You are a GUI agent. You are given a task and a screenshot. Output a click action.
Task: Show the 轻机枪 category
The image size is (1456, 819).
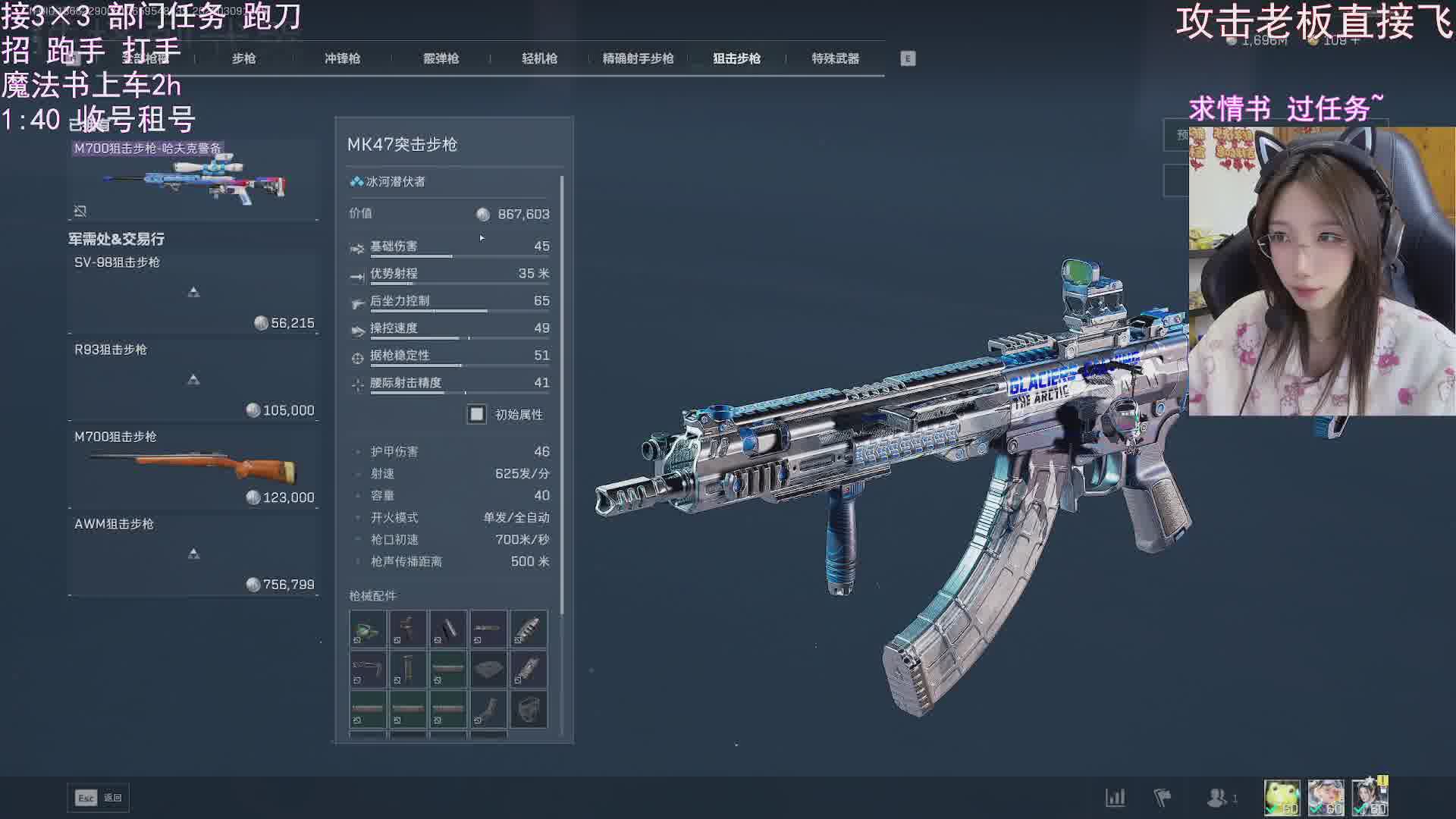pyautogui.click(x=539, y=58)
